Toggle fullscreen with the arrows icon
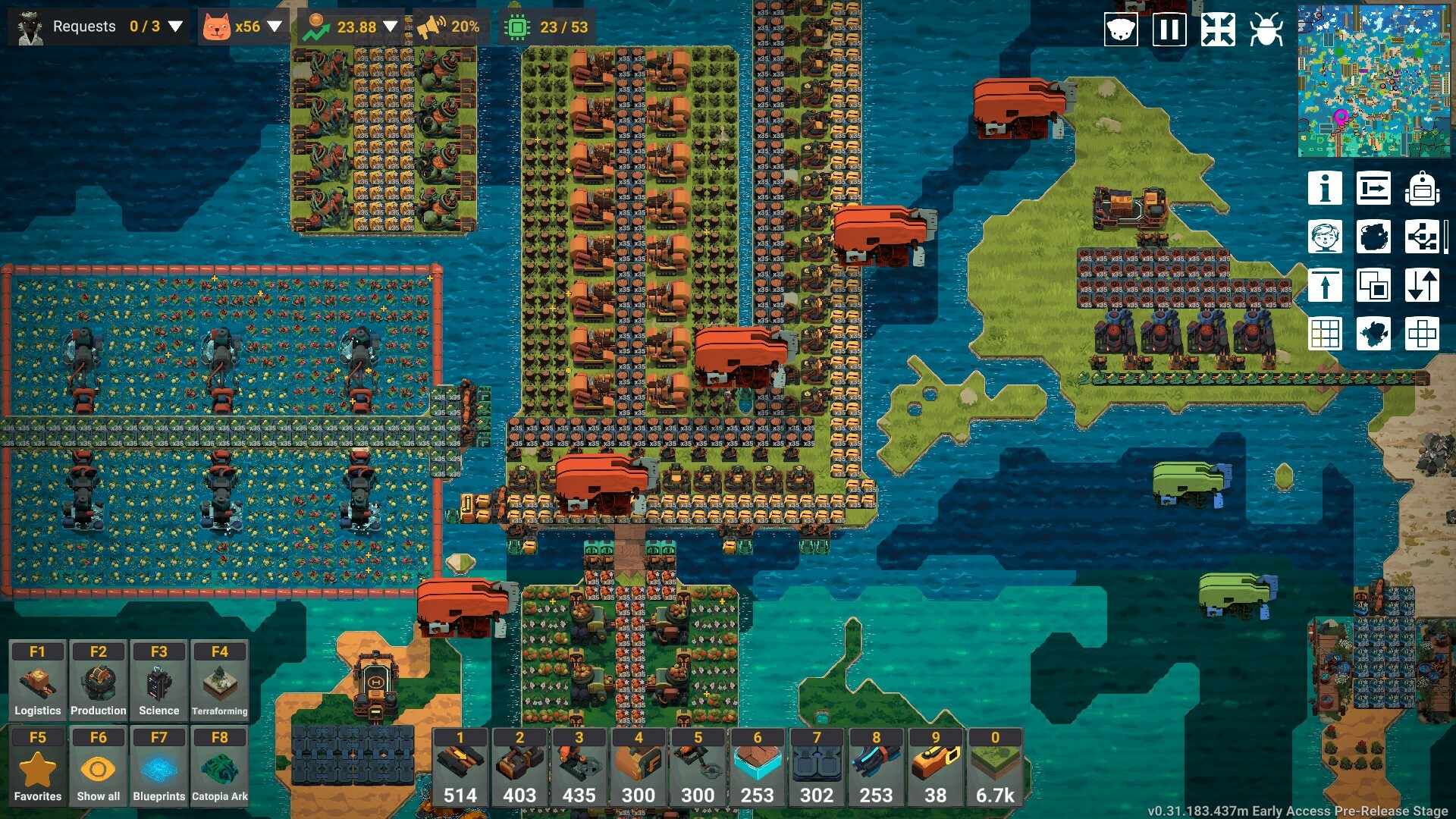Screen dimensions: 1456x819 1217,30
